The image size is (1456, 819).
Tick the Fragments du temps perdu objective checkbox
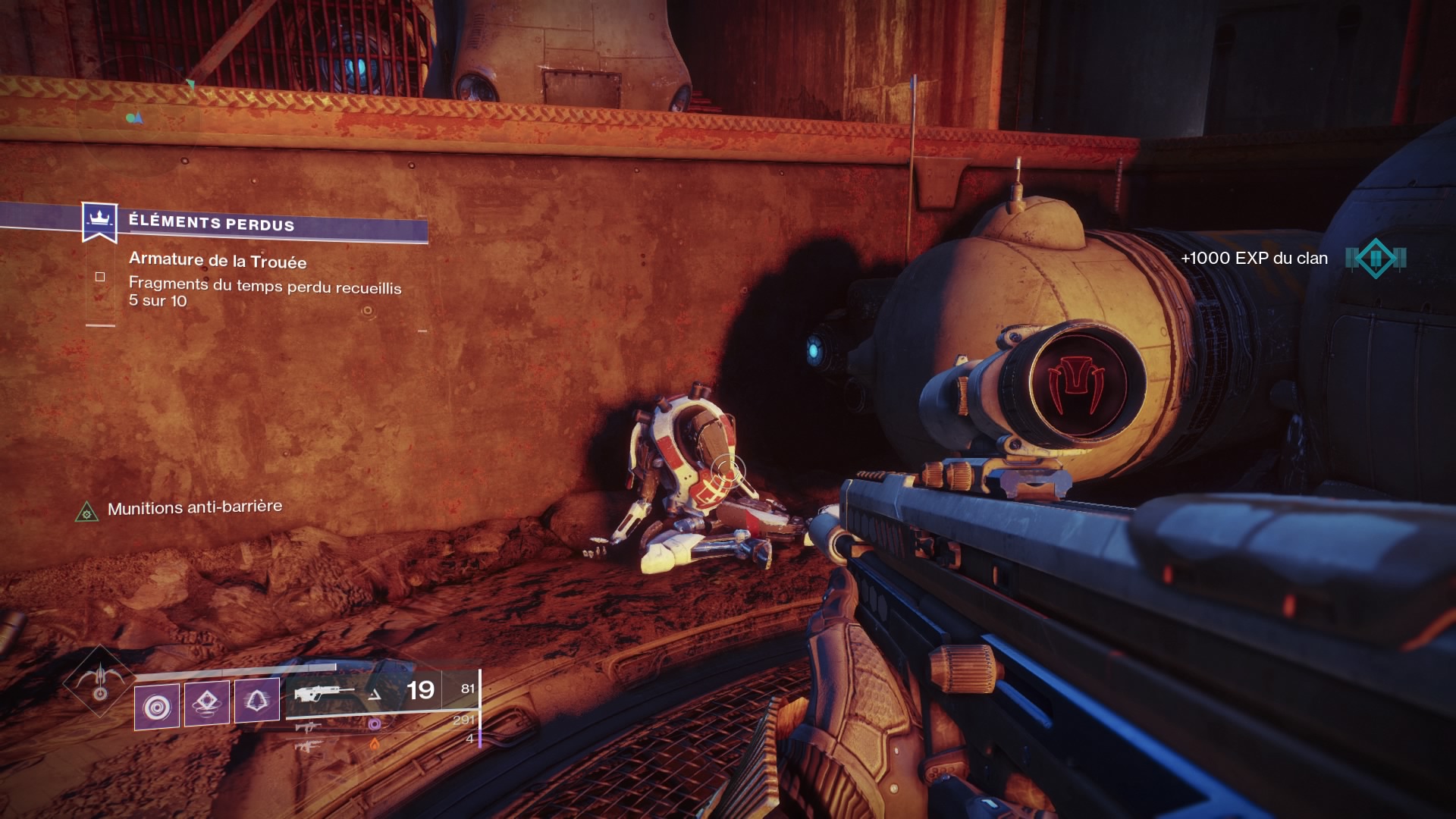tap(100, 277)
